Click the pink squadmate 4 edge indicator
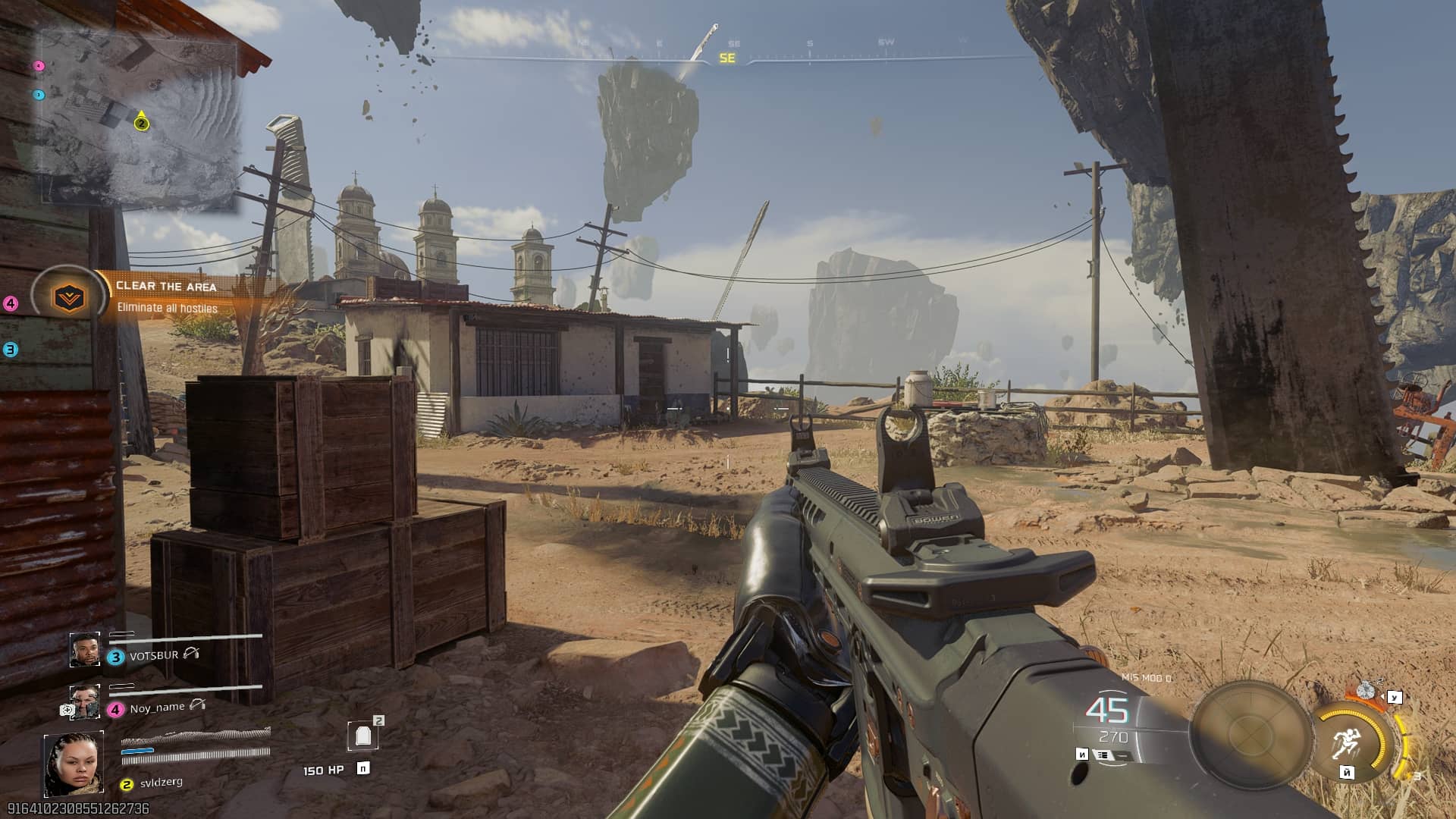Screen dimensions: 1456x819 pyautogui.click(x=11, y=304)
